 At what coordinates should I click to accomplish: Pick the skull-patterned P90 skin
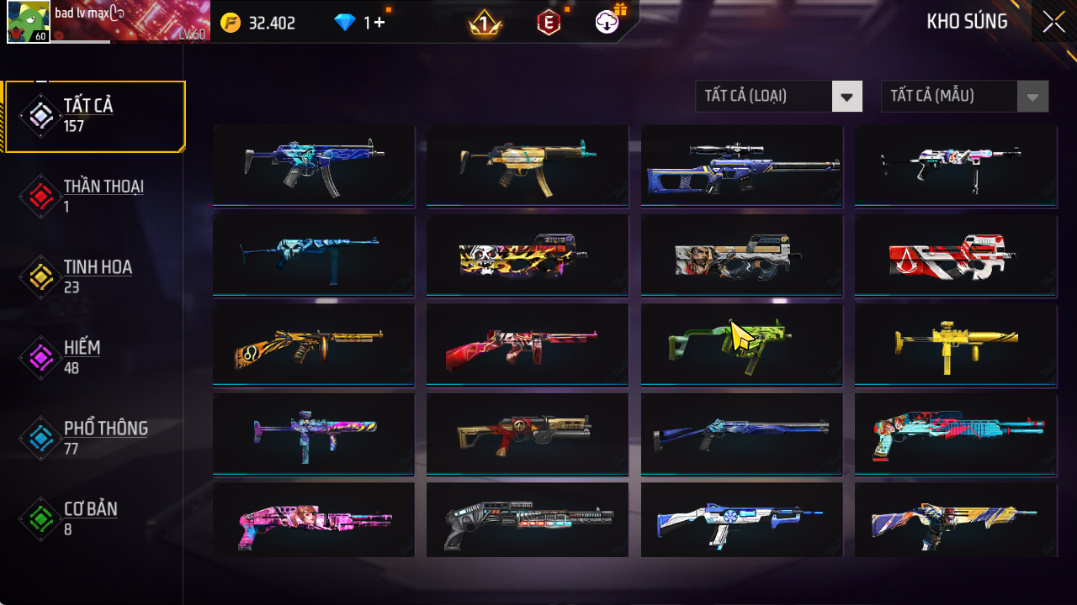coord(527,255)
